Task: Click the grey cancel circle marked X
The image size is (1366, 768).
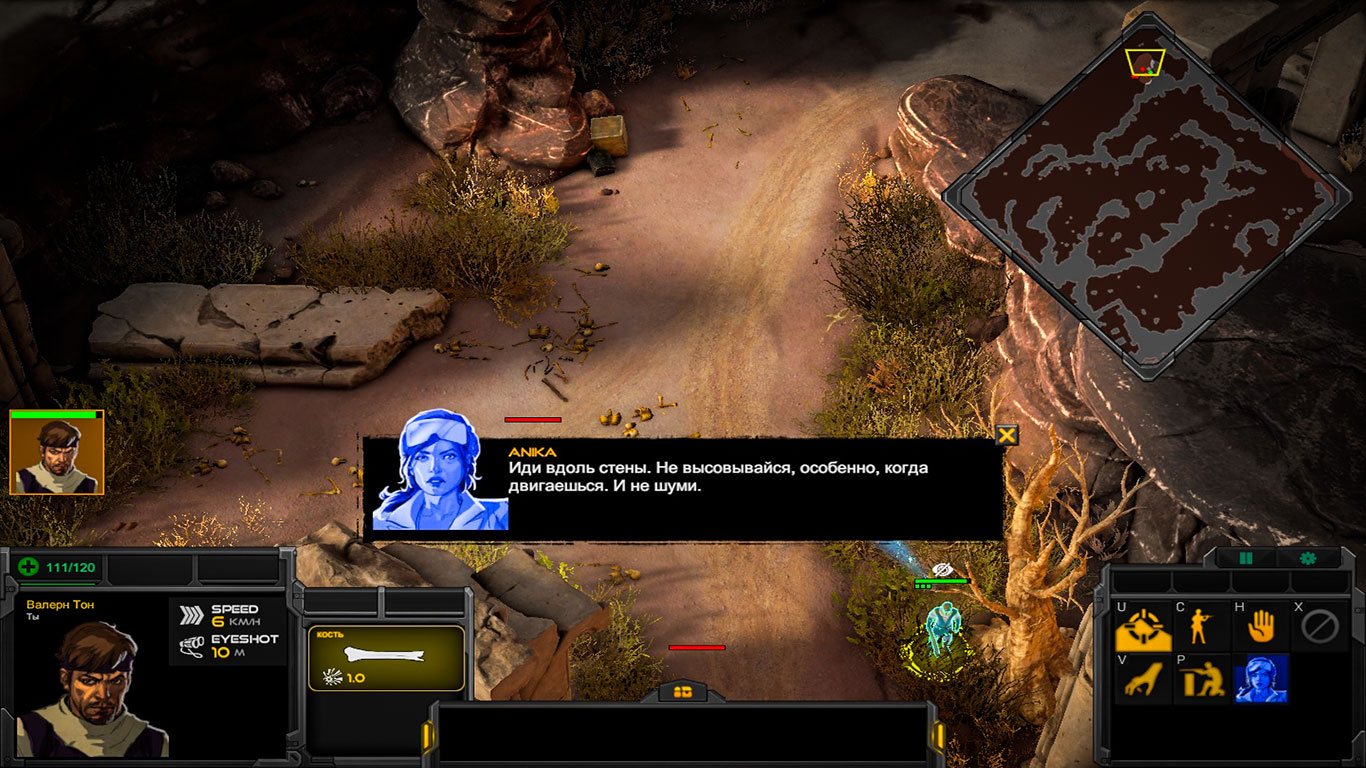Action: [1318, 628]
